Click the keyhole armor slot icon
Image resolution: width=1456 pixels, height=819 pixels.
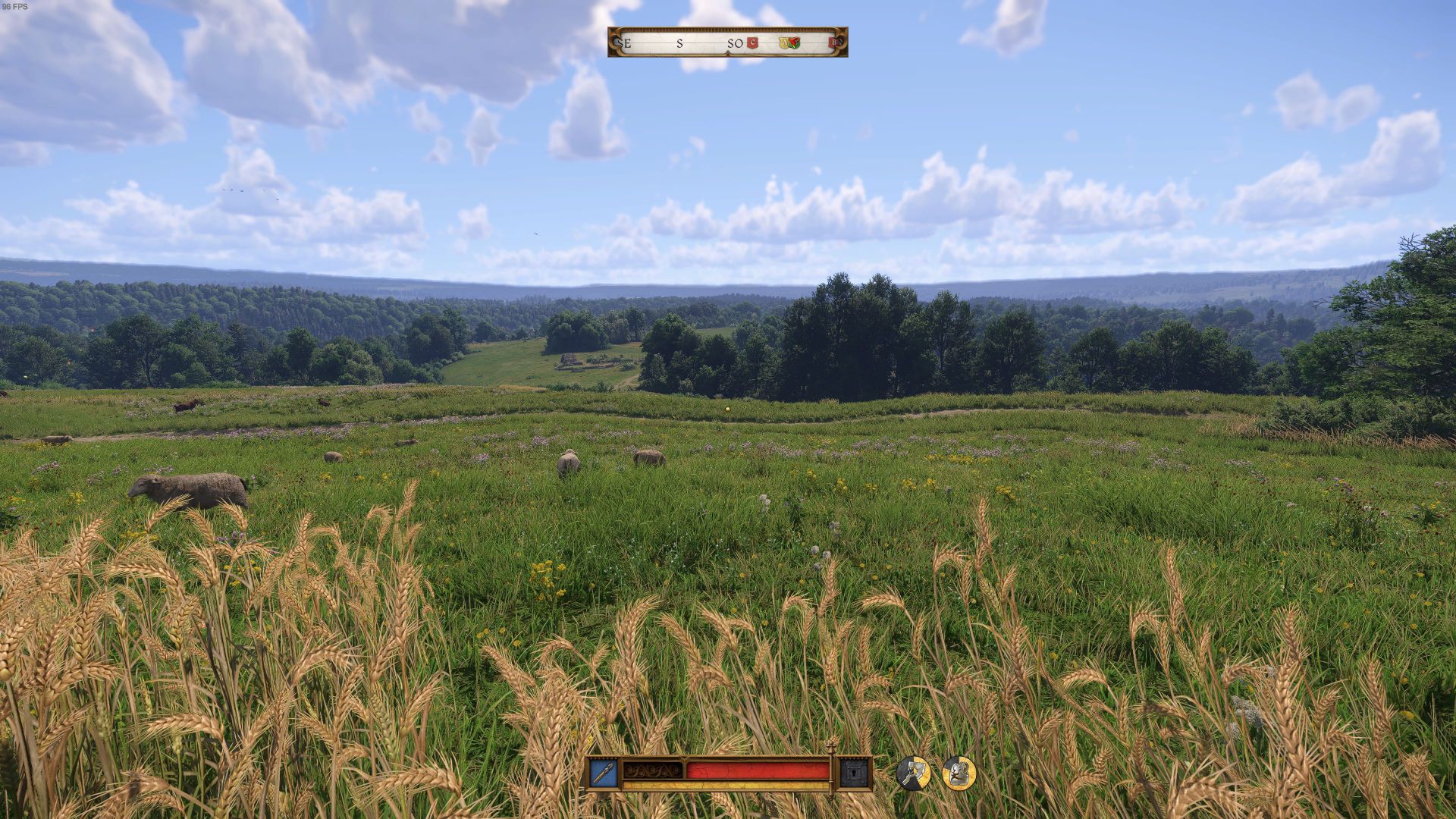point(852,773)
